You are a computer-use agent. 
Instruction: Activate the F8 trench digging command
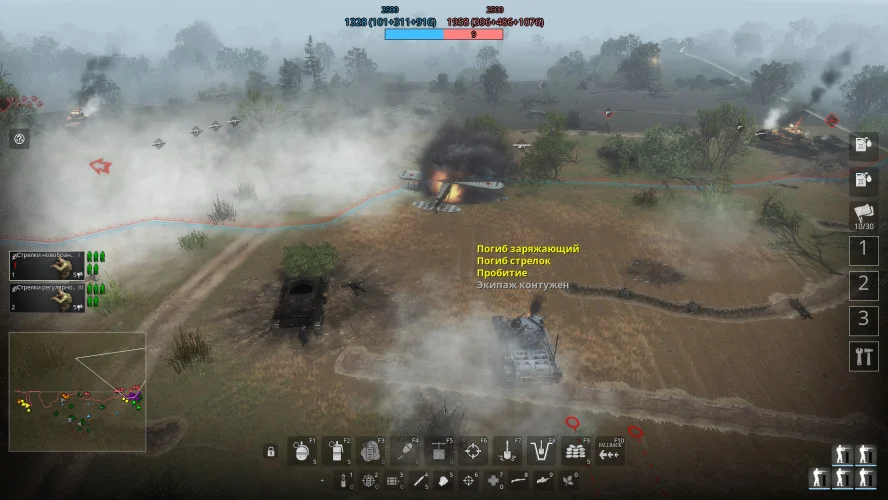point(542,451)
